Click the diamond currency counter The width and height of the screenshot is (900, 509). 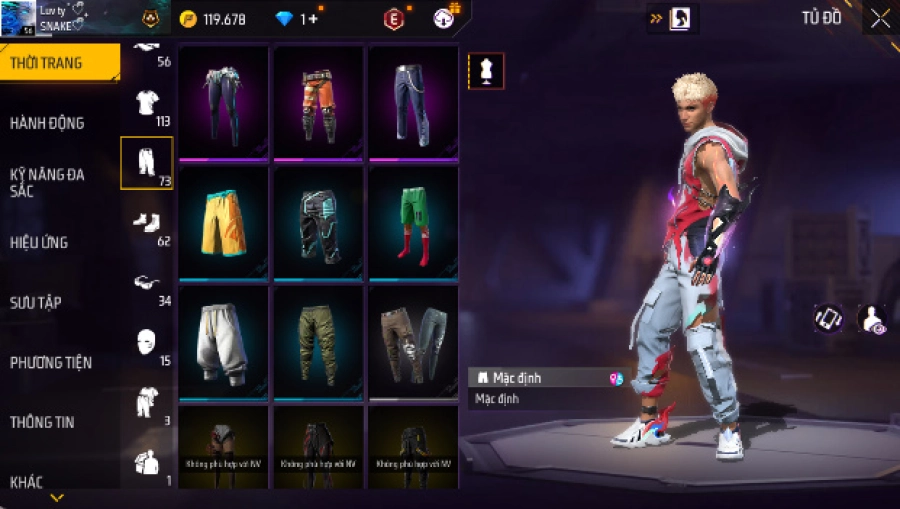click(297, 19)
